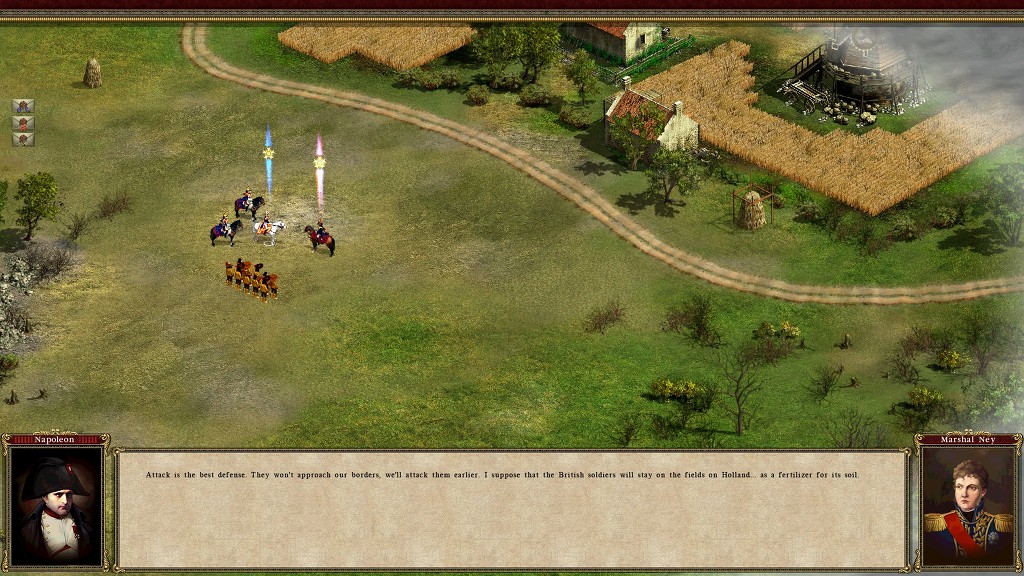1024x576 pixels.
Task: Click the dialogue text box to continue
Action: coord(511,509)
